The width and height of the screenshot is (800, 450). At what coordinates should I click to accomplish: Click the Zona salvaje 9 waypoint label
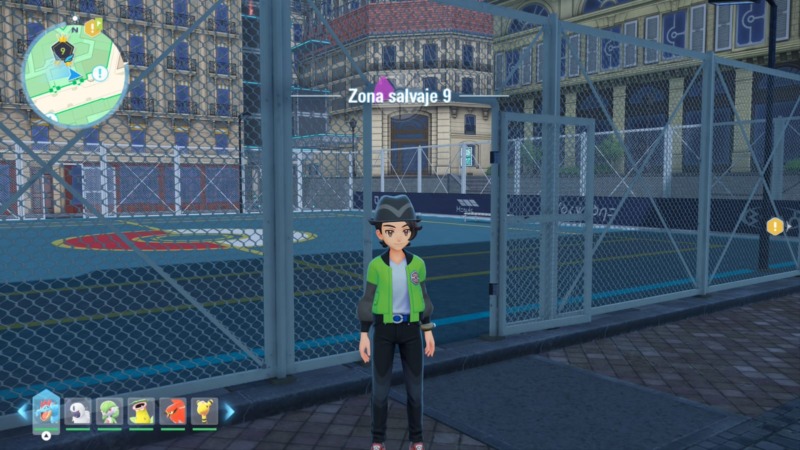[398, 96]
